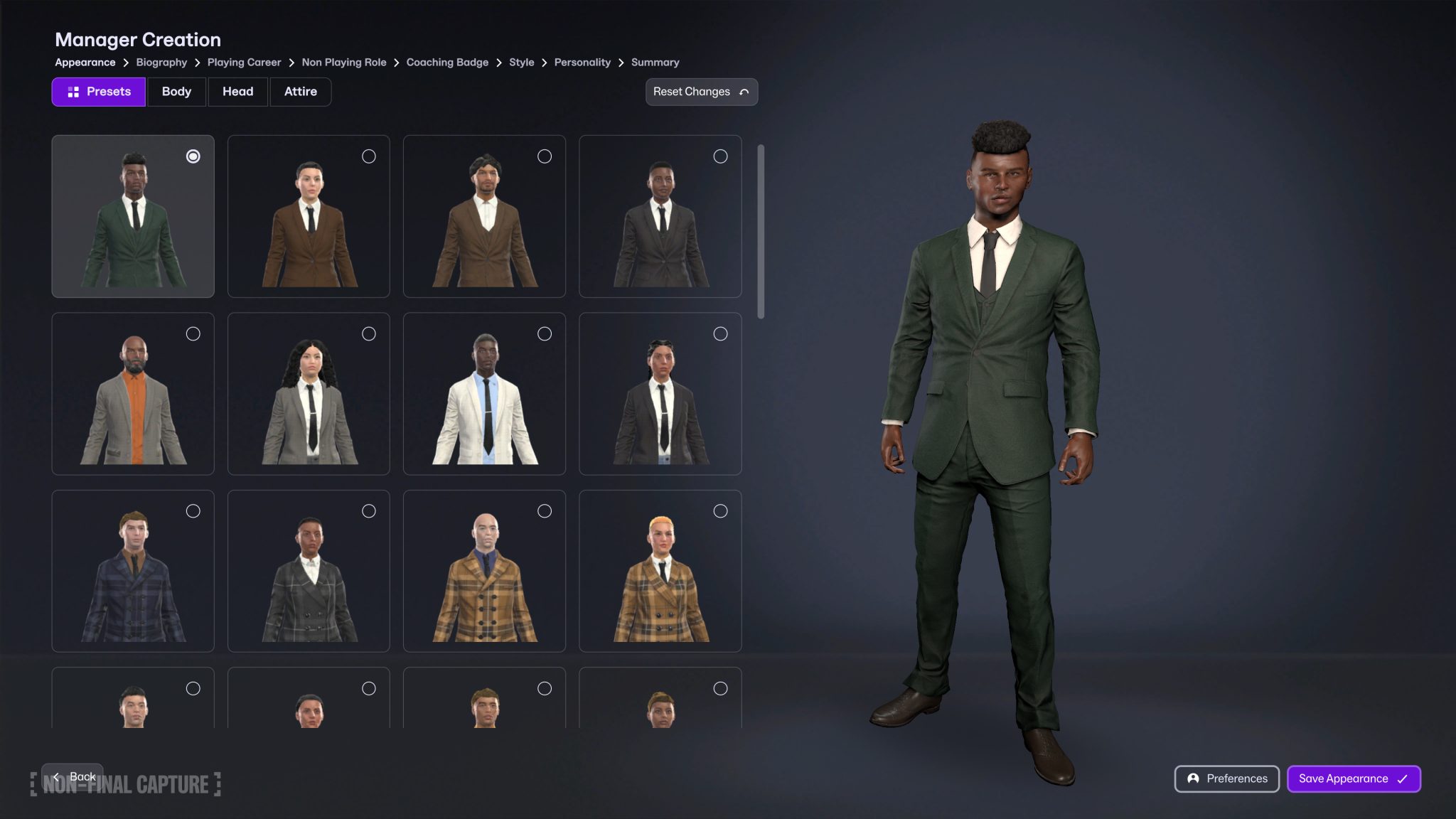
Task: Open the Attire tab
Action: [x=300, y=91]
